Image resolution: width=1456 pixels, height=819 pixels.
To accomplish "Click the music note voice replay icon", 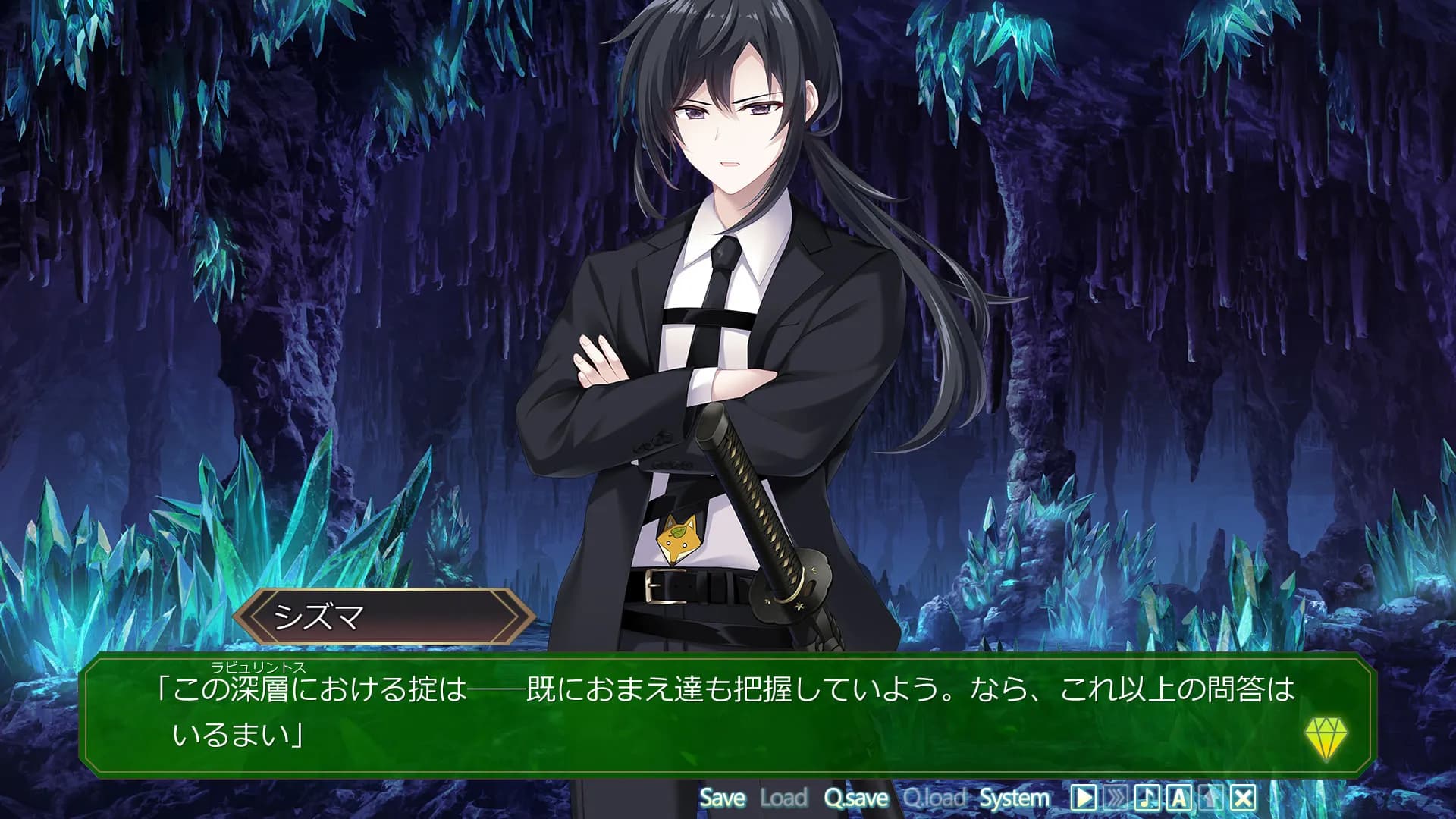I will [1147, 798].
